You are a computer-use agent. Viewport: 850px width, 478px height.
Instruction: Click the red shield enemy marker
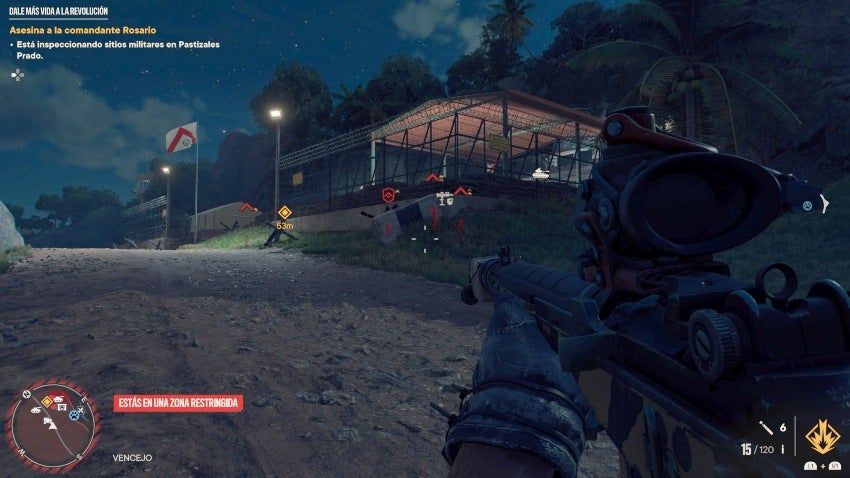(x=388, y=195)
